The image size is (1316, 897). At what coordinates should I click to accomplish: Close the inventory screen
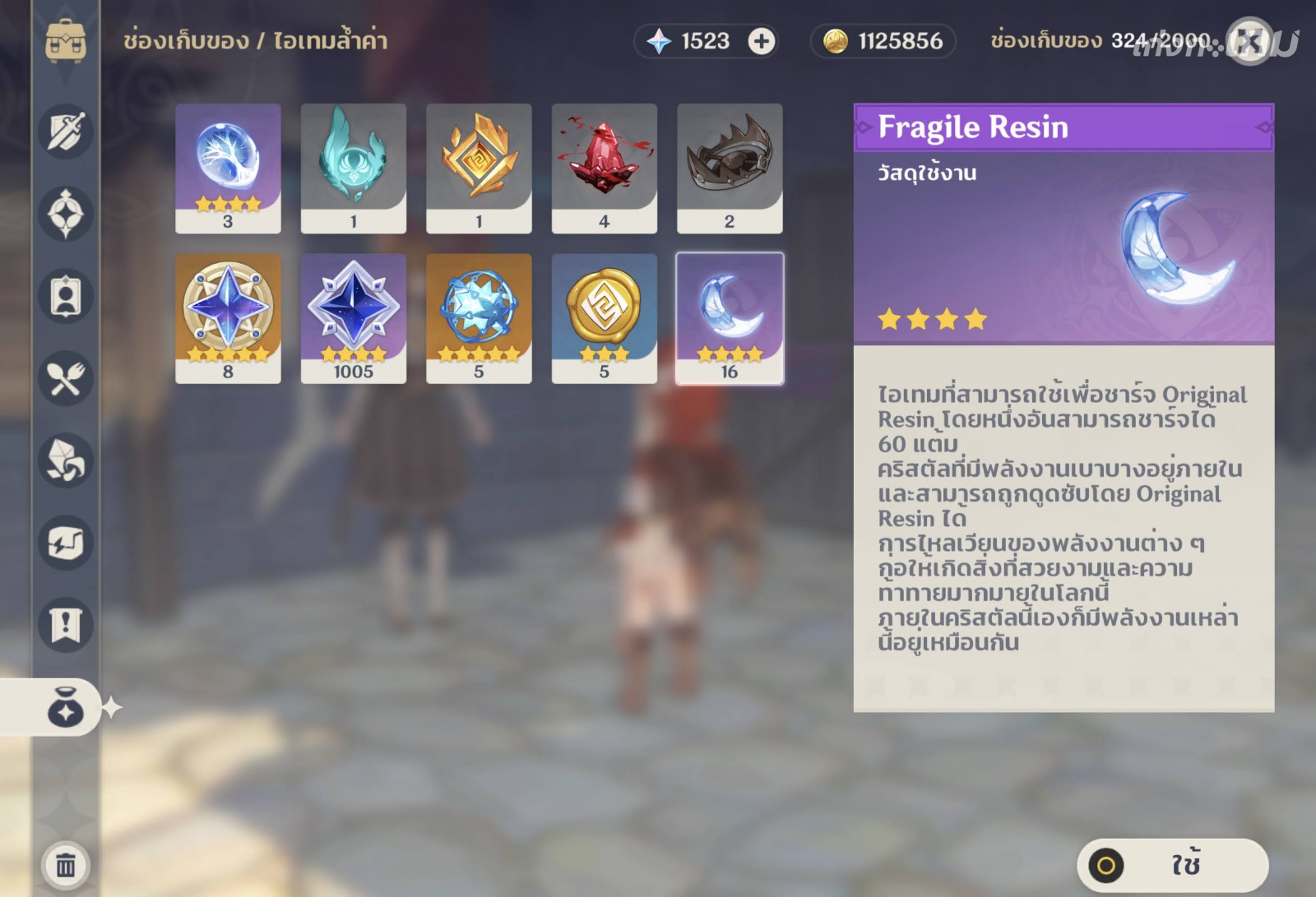click(1249, 41)
